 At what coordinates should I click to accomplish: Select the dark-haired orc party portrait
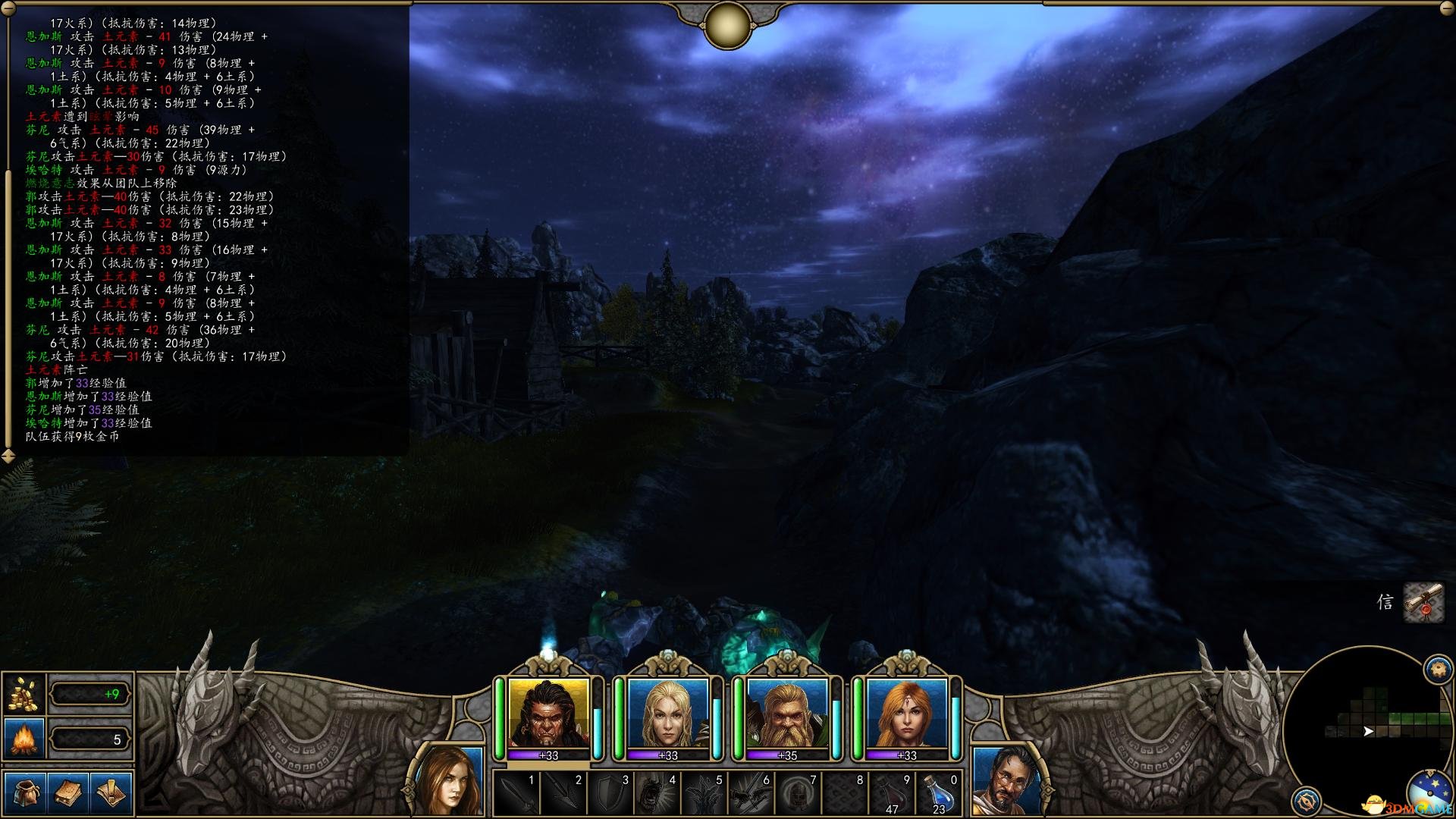(548, 714)
